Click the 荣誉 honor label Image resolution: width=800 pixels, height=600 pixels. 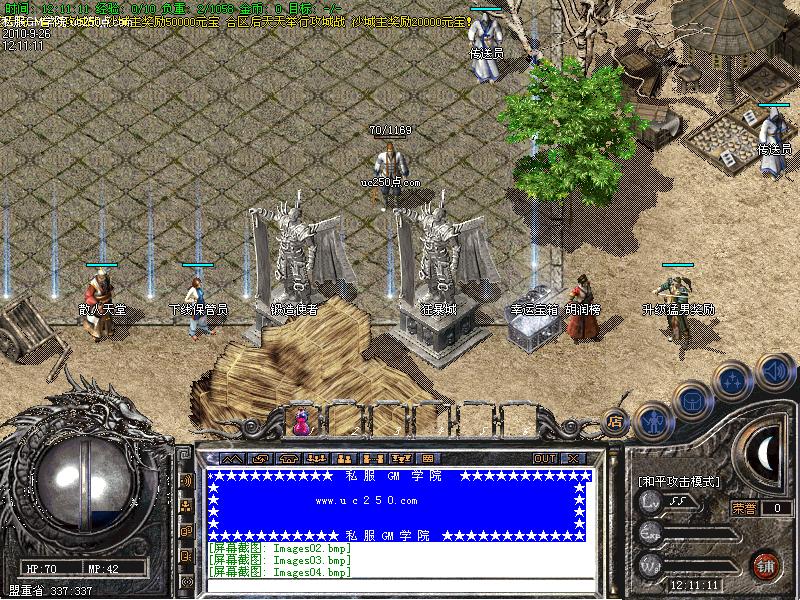(744, 508)
